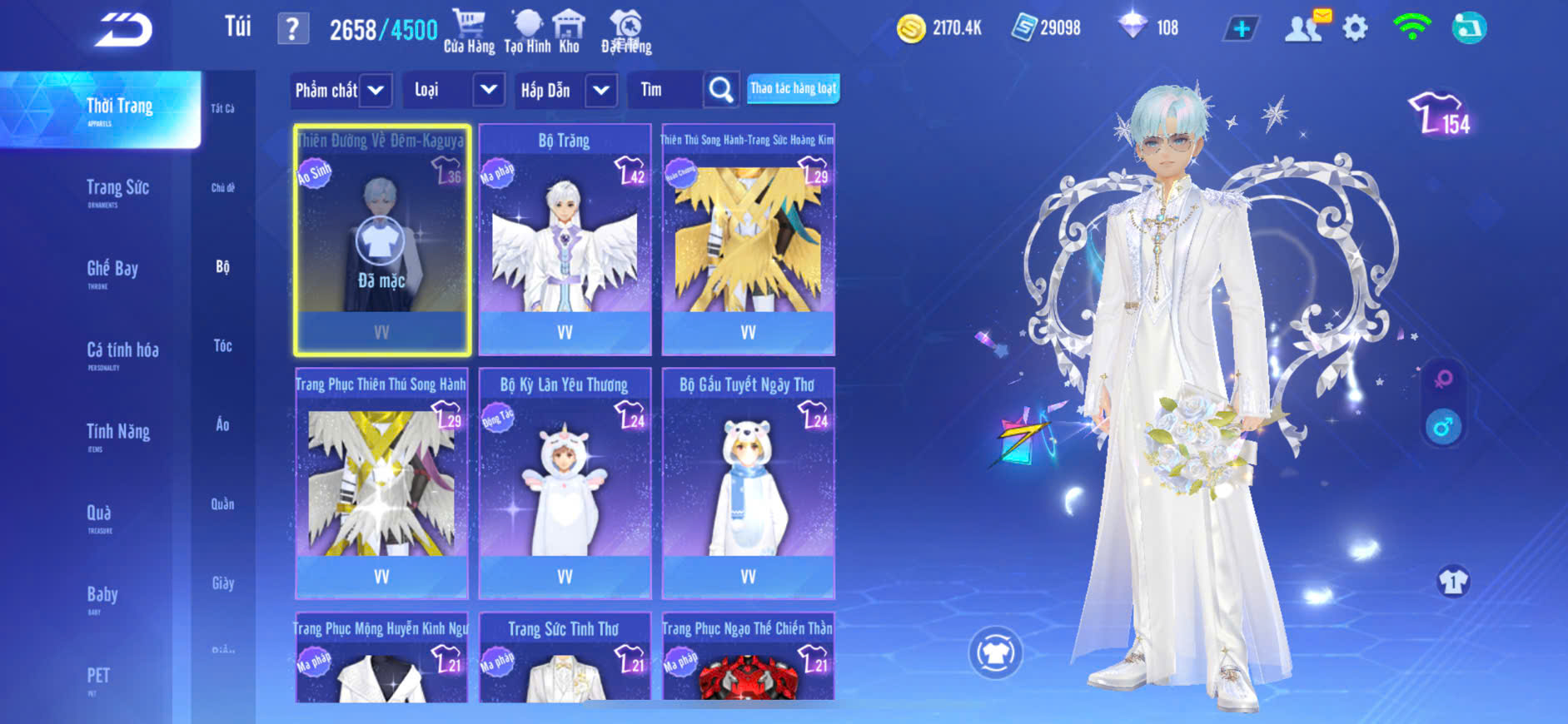
Task: Select the Tóc sub-category
Action: pyautogui.click(x=222, y=345)
